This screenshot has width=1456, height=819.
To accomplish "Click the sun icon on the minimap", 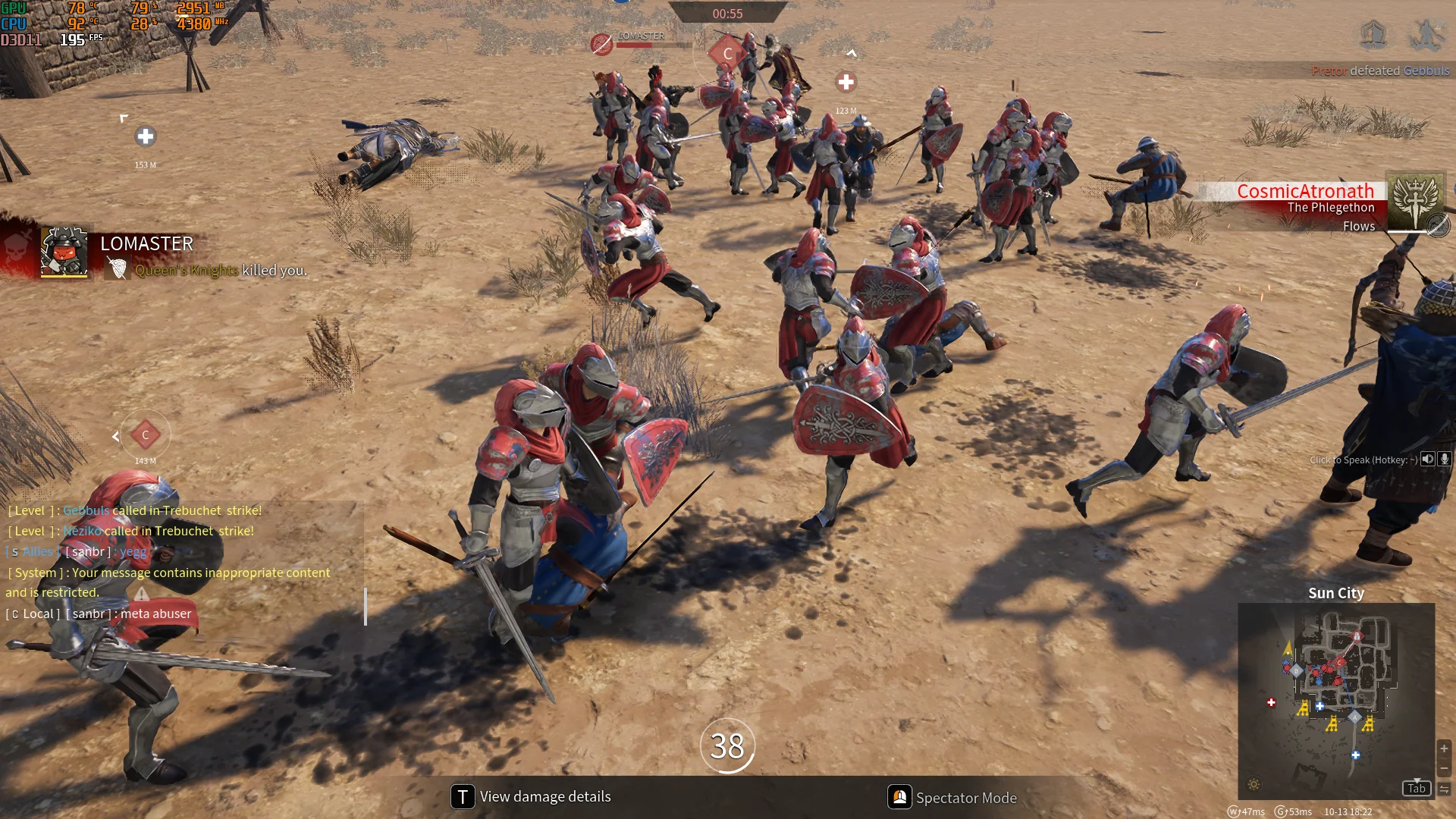I will click(1254, 785).
